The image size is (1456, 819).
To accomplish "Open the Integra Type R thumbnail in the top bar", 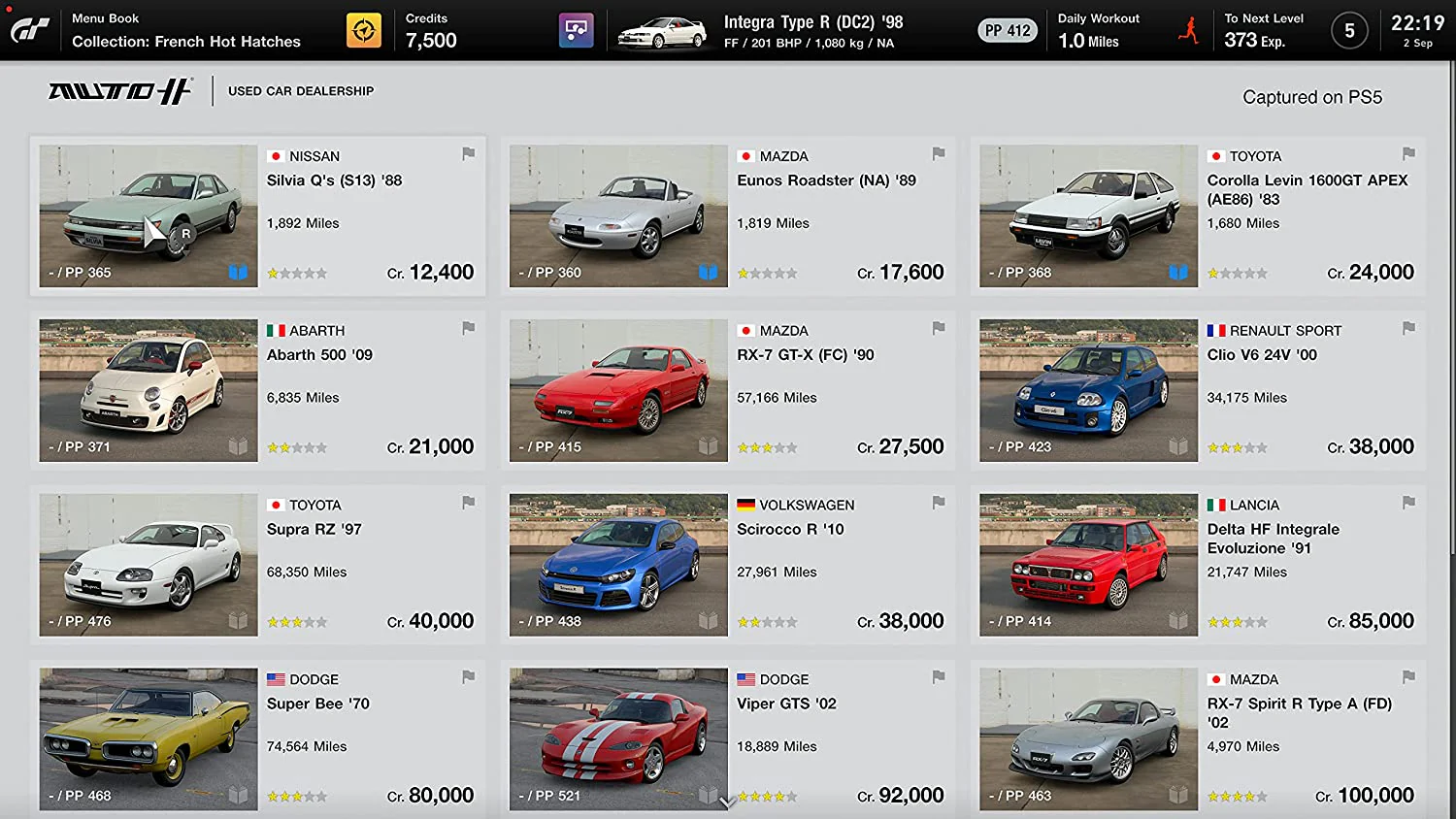I will 660,29.
